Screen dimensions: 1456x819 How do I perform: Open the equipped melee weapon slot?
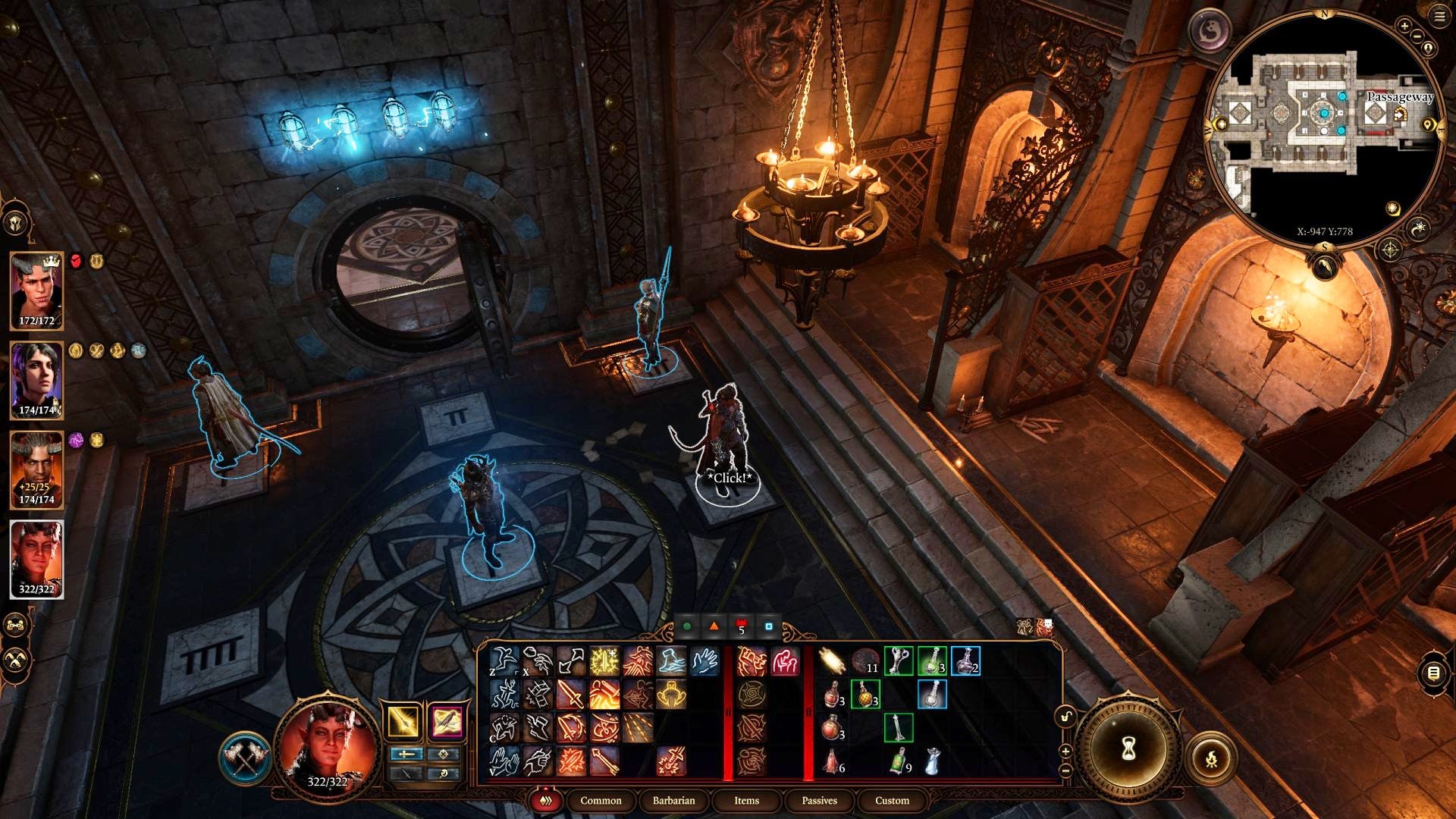click(403, 721)
